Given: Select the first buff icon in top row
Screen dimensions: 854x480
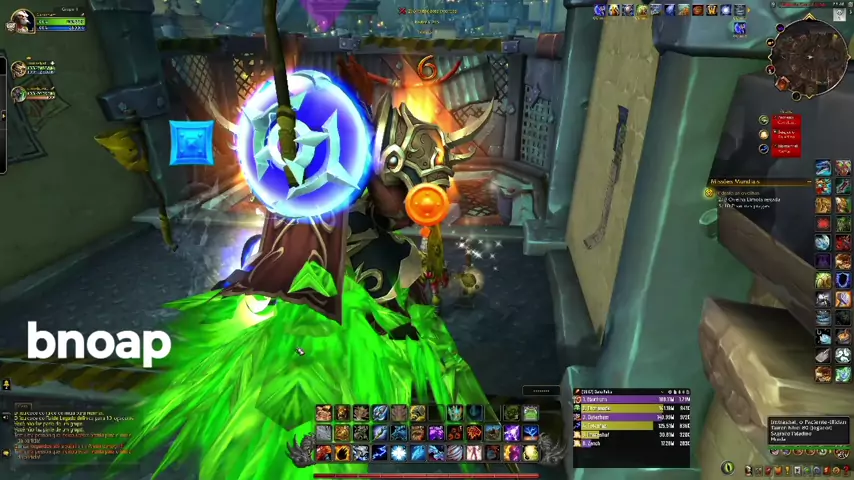Looking at the screenshot, I should 600,10.
